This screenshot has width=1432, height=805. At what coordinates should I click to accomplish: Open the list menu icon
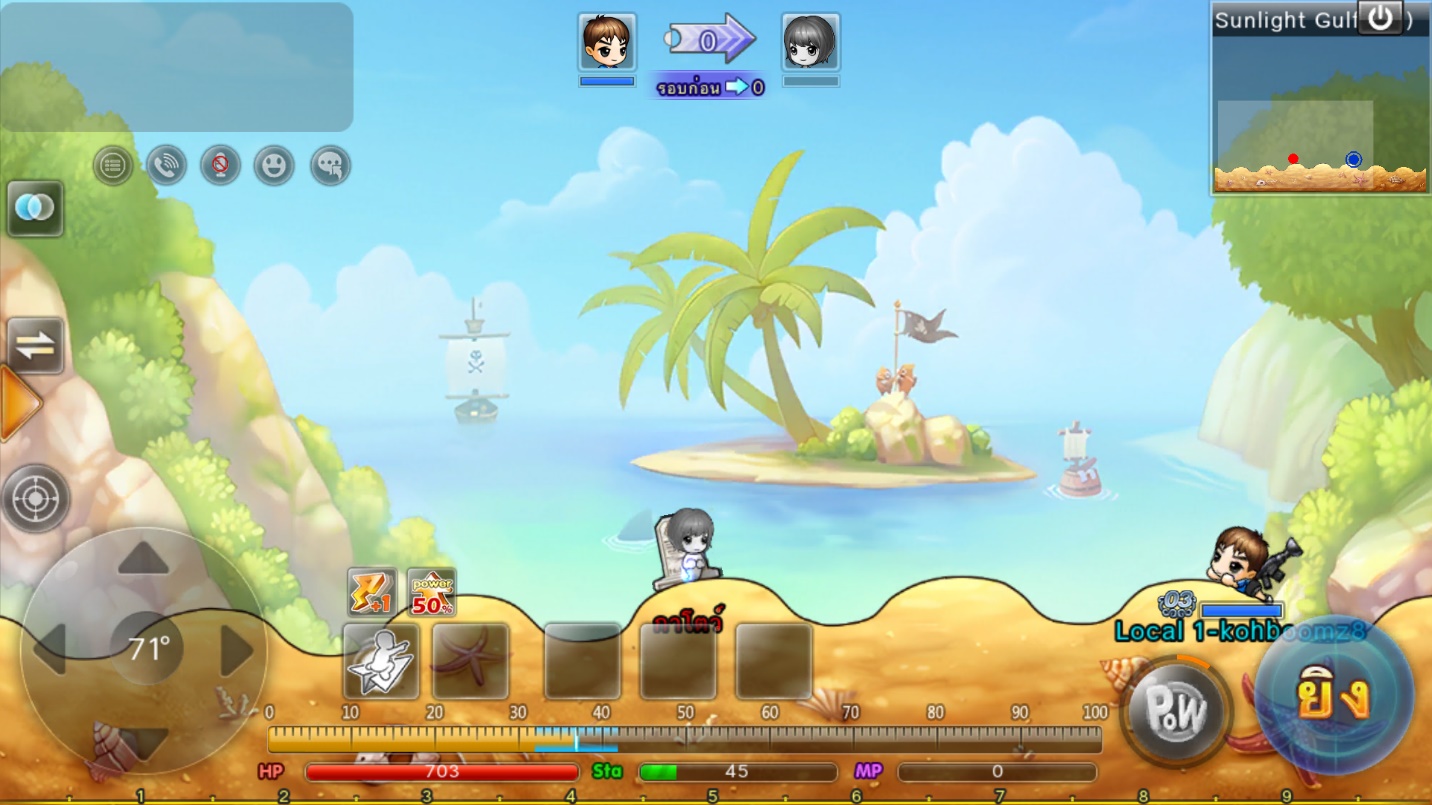[113, 165]
